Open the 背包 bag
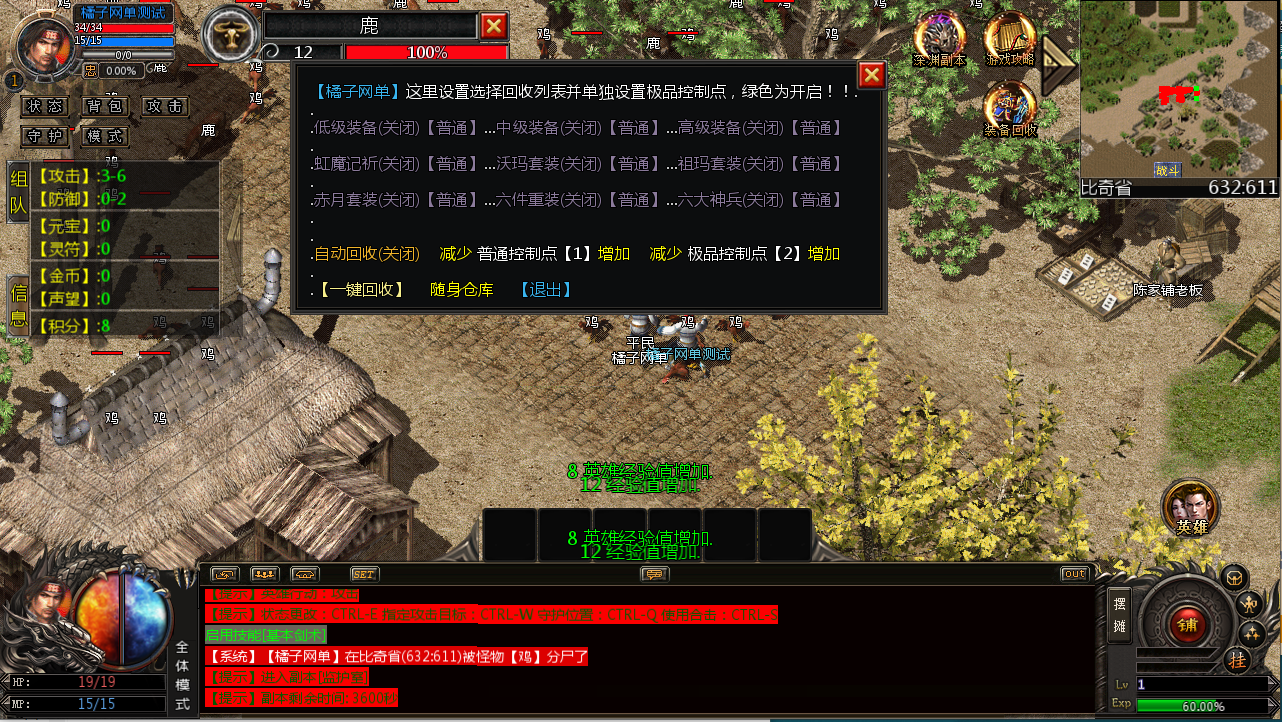This screenshot has height=722, width=1282. click(104, 106)
